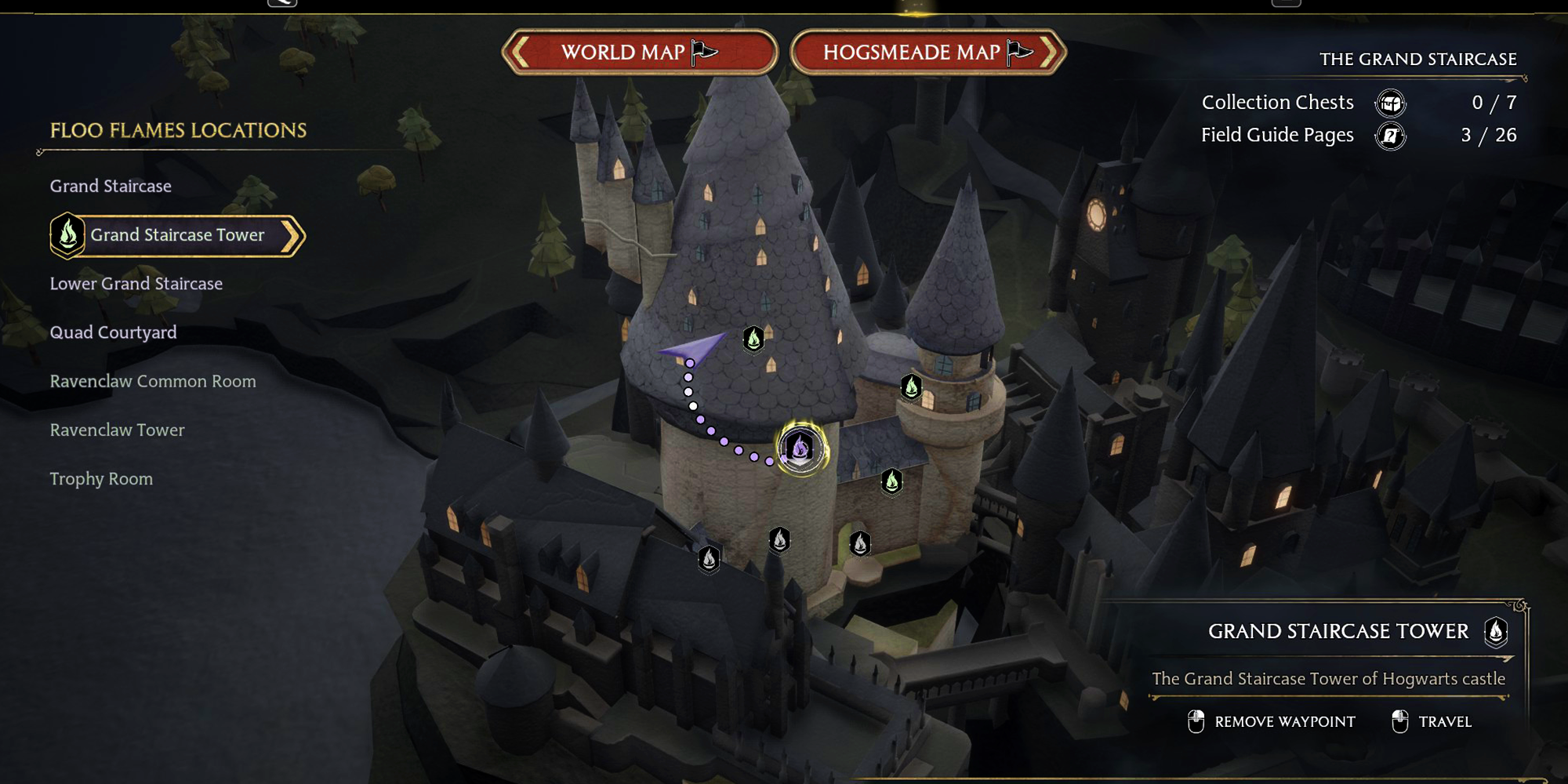Select Trophy Room in the floo flames list
Viewport: 1568px width, 784px height.
[x=101, y=478]
